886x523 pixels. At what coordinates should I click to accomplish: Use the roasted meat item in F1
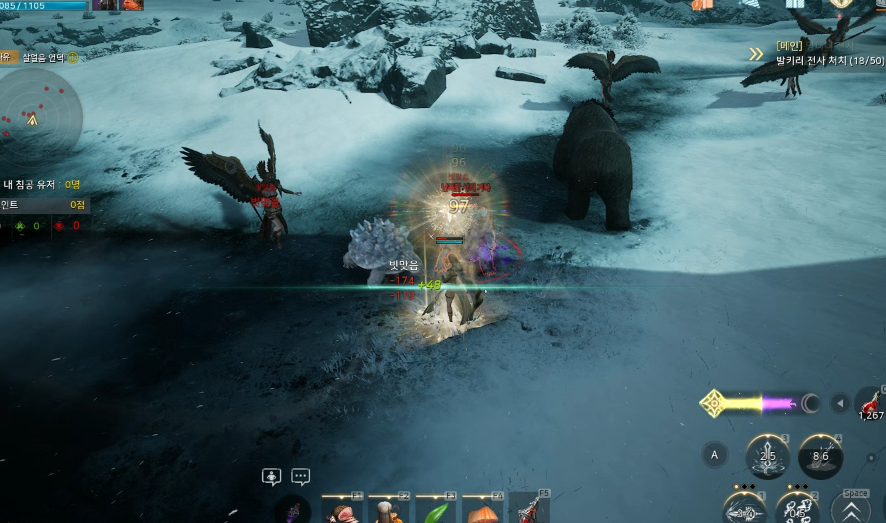(341, 511)
